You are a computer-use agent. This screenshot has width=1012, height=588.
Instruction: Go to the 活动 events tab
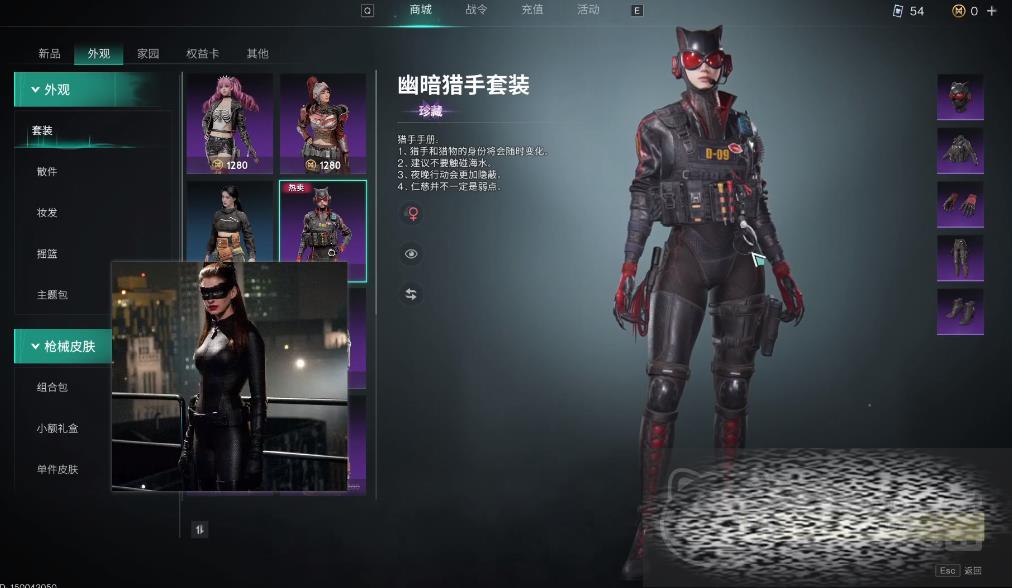pyautogui.click(x=588, y=10)
